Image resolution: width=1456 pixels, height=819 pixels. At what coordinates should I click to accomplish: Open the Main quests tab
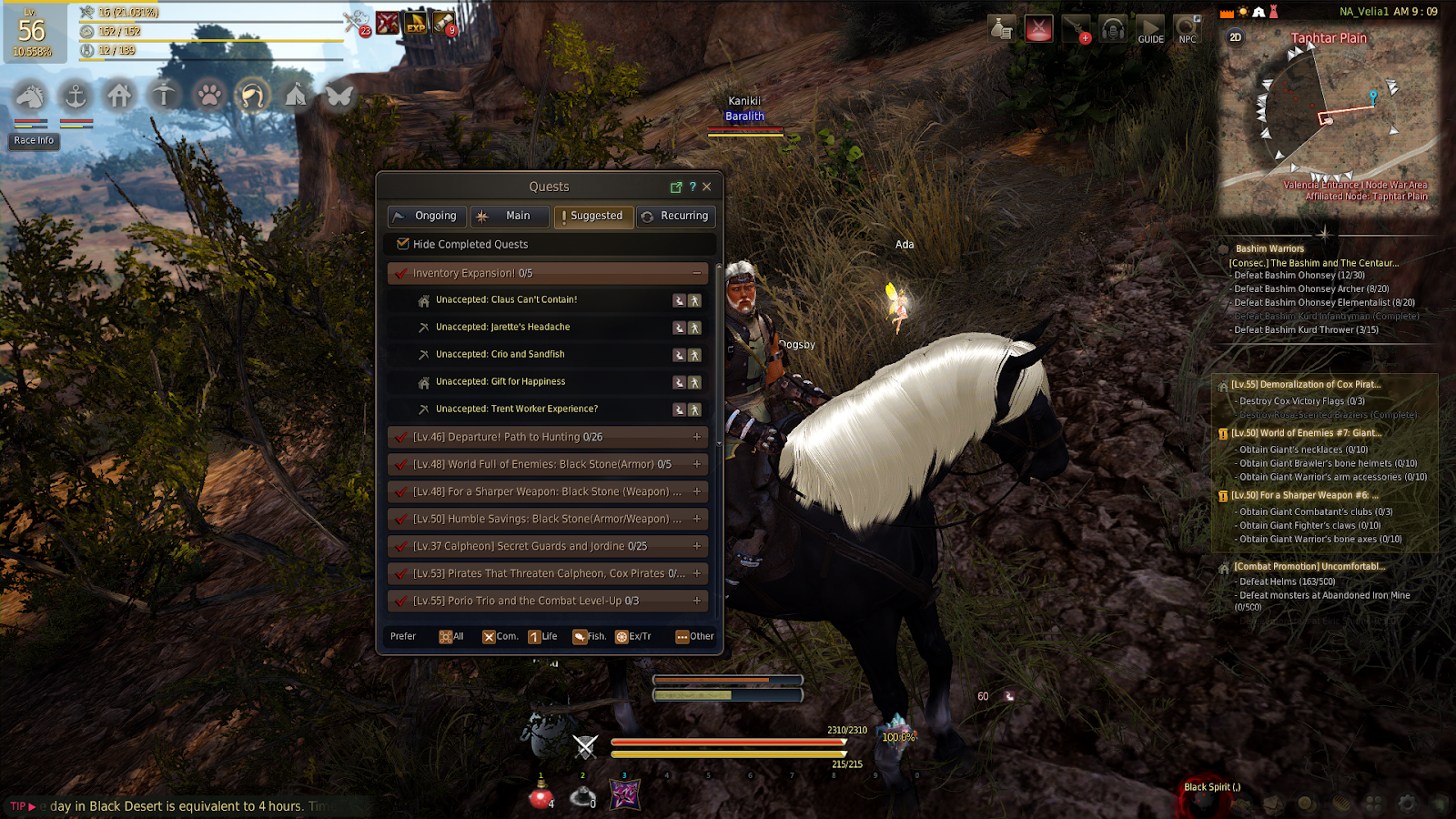509,217
